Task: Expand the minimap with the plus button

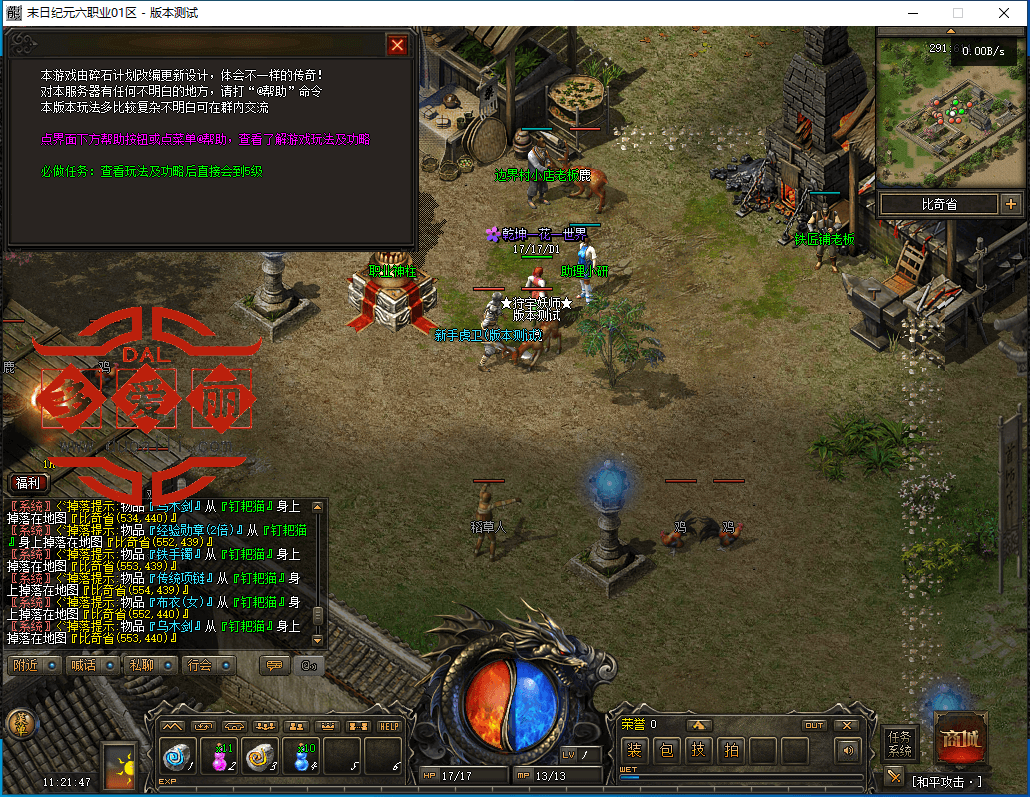Action: [1010, 204]
